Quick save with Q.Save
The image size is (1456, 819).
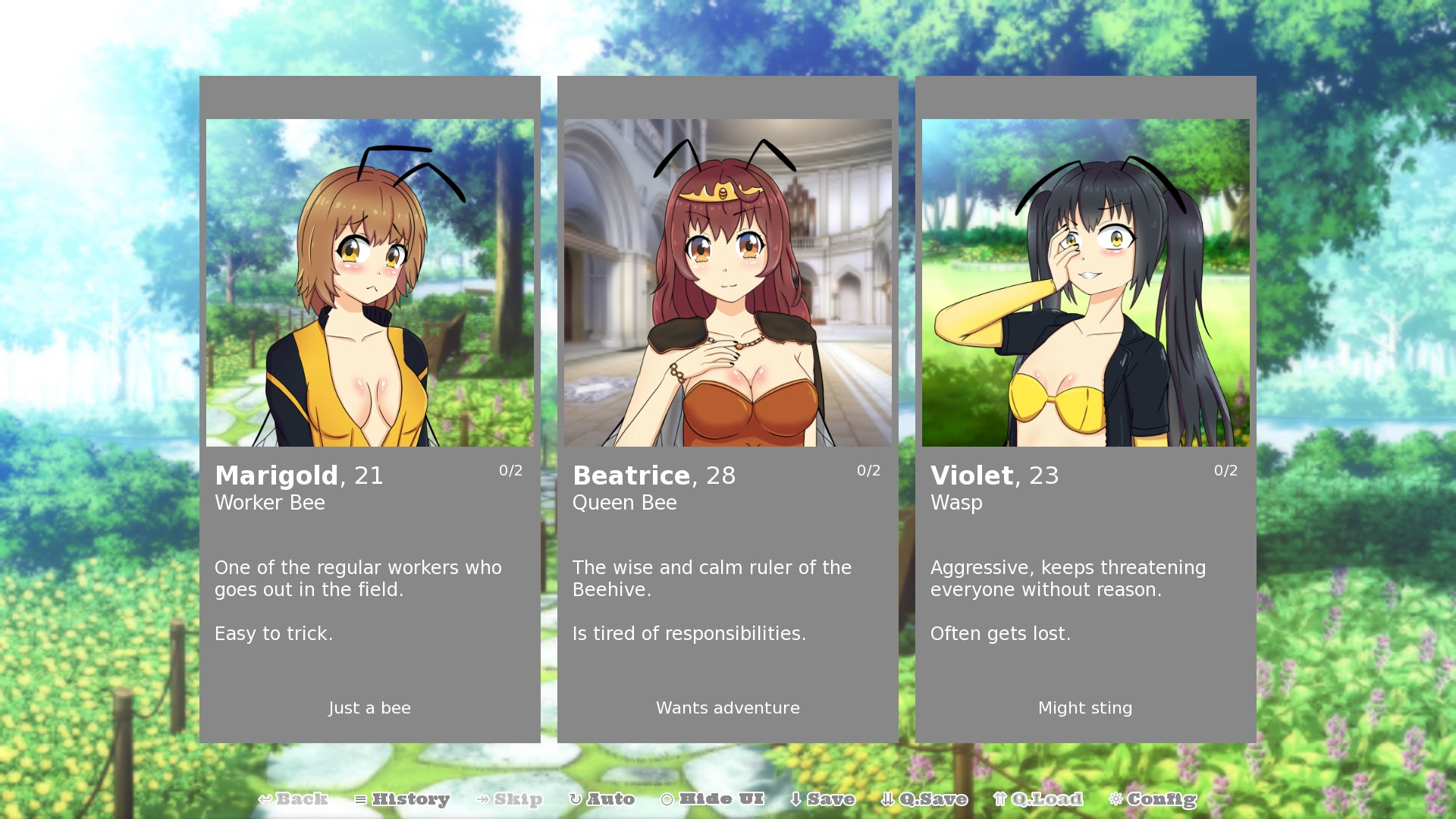click(924, 799)
